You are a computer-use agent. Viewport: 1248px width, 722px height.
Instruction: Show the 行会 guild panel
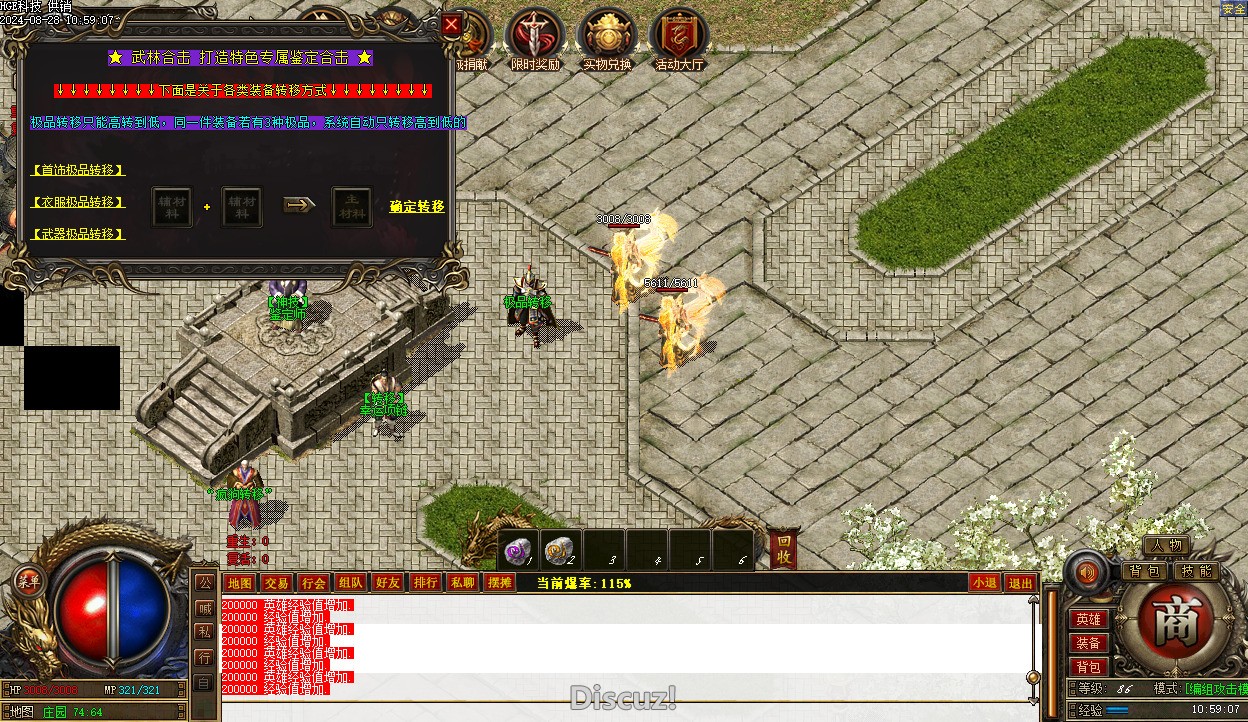313,583
